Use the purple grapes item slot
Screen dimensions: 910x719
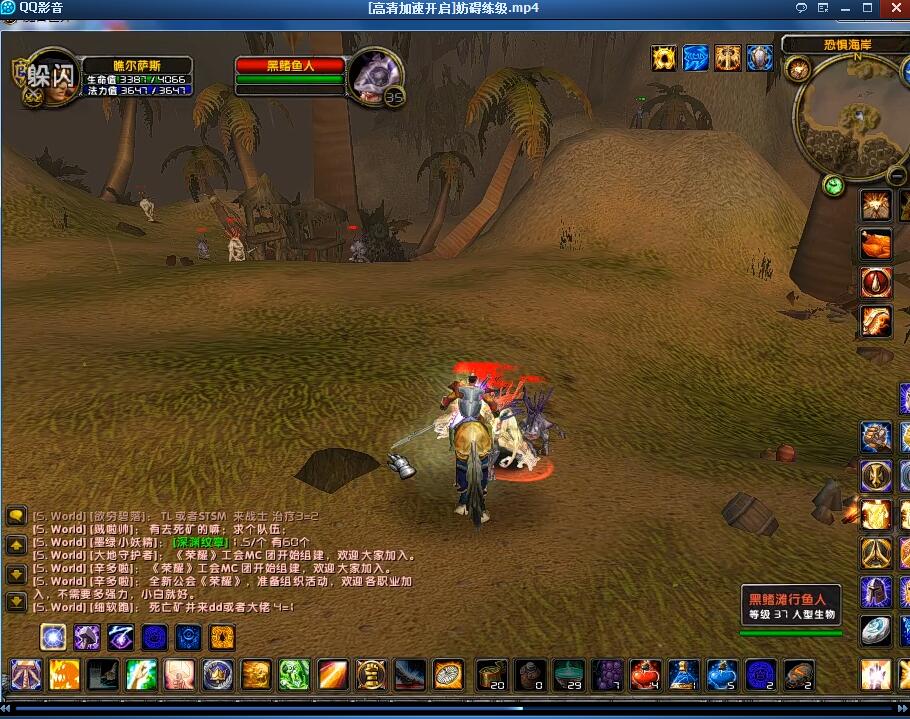607,675
